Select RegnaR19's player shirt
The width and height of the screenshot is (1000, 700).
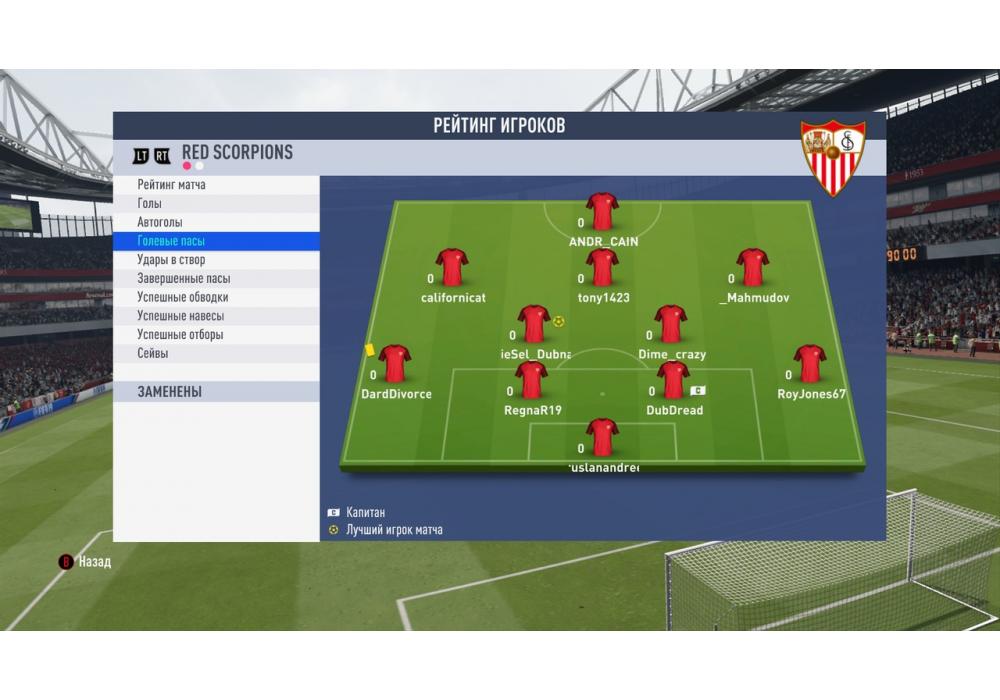531,380
